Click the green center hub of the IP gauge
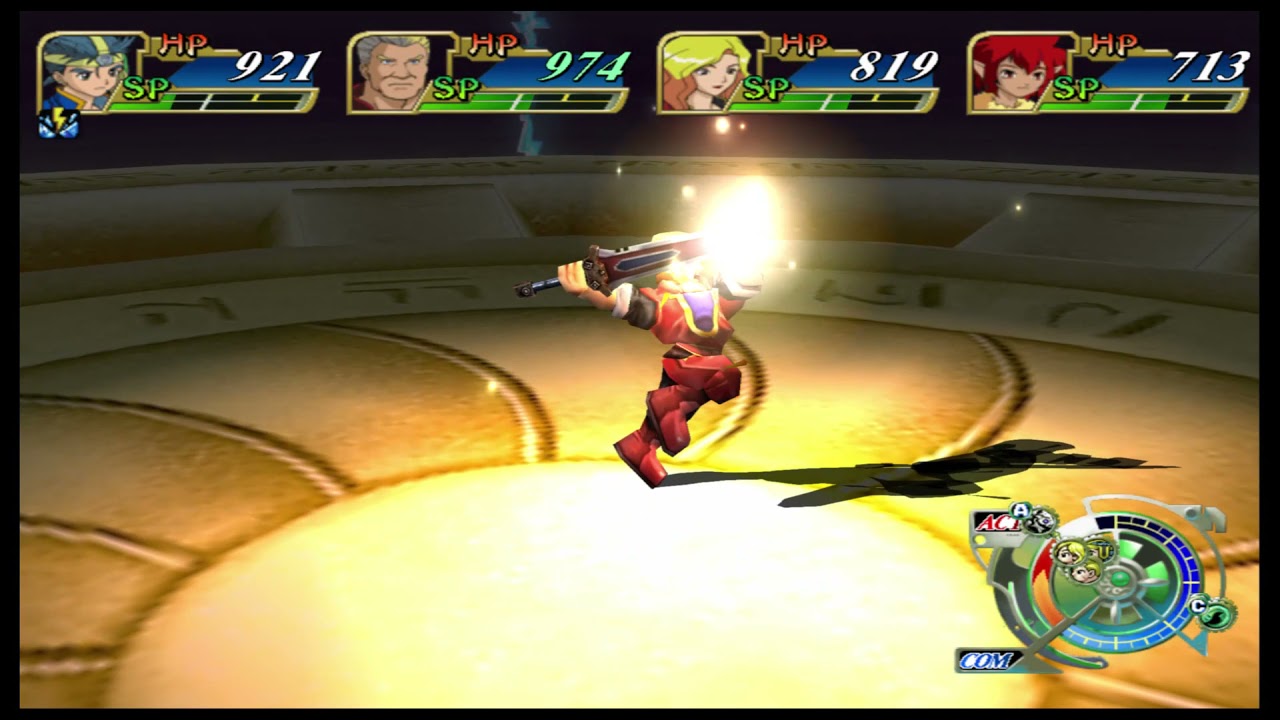 click(1120, 578)
